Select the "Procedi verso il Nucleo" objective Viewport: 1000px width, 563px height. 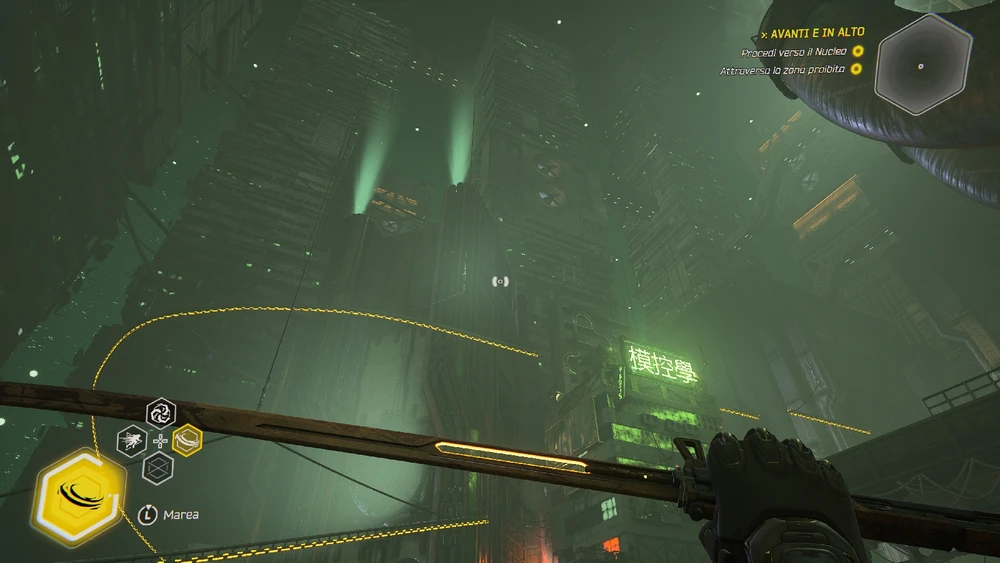tap(794, 51)
